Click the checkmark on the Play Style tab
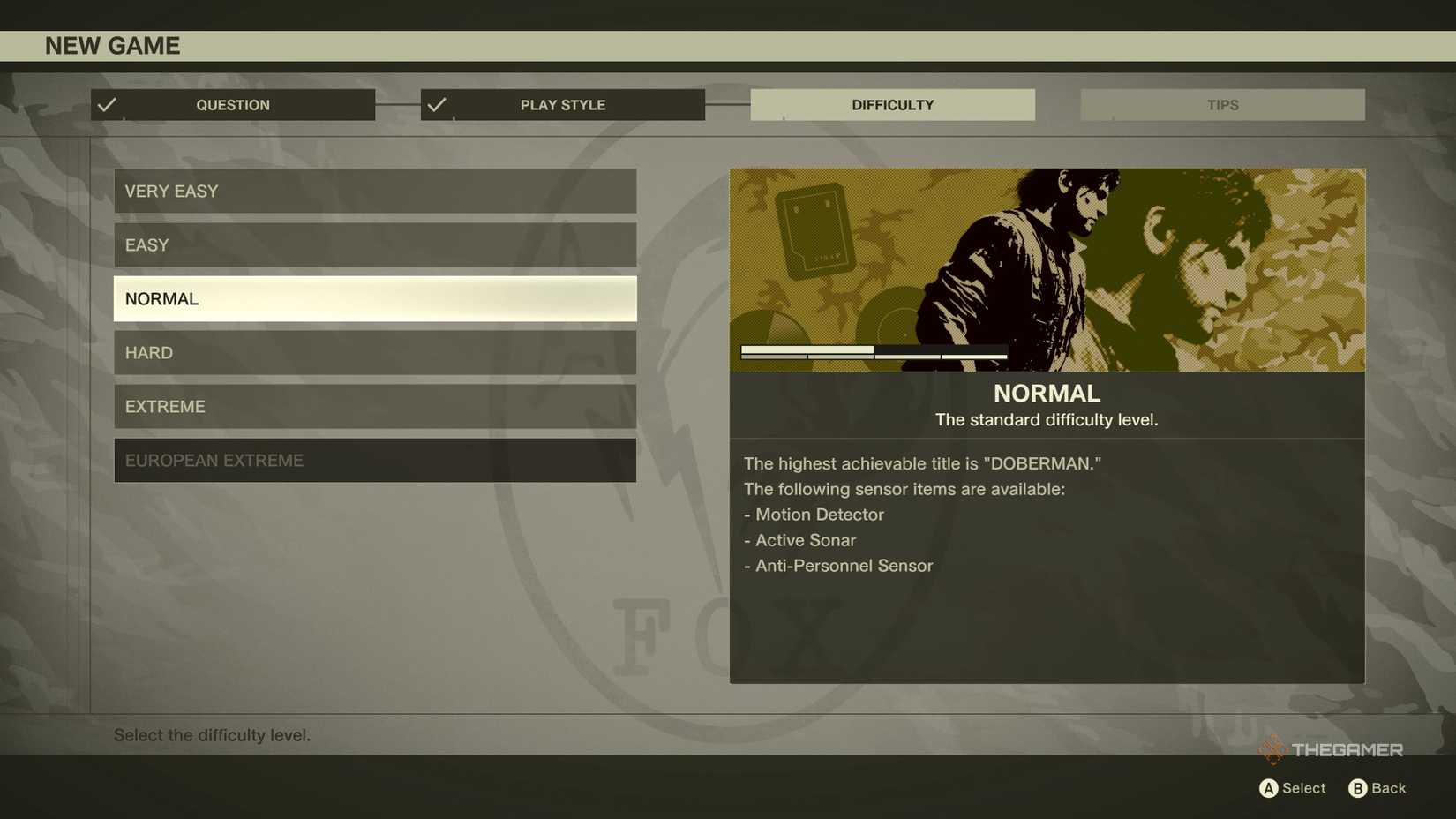Viewport: 1456px width, 819px height. point(437,104)
